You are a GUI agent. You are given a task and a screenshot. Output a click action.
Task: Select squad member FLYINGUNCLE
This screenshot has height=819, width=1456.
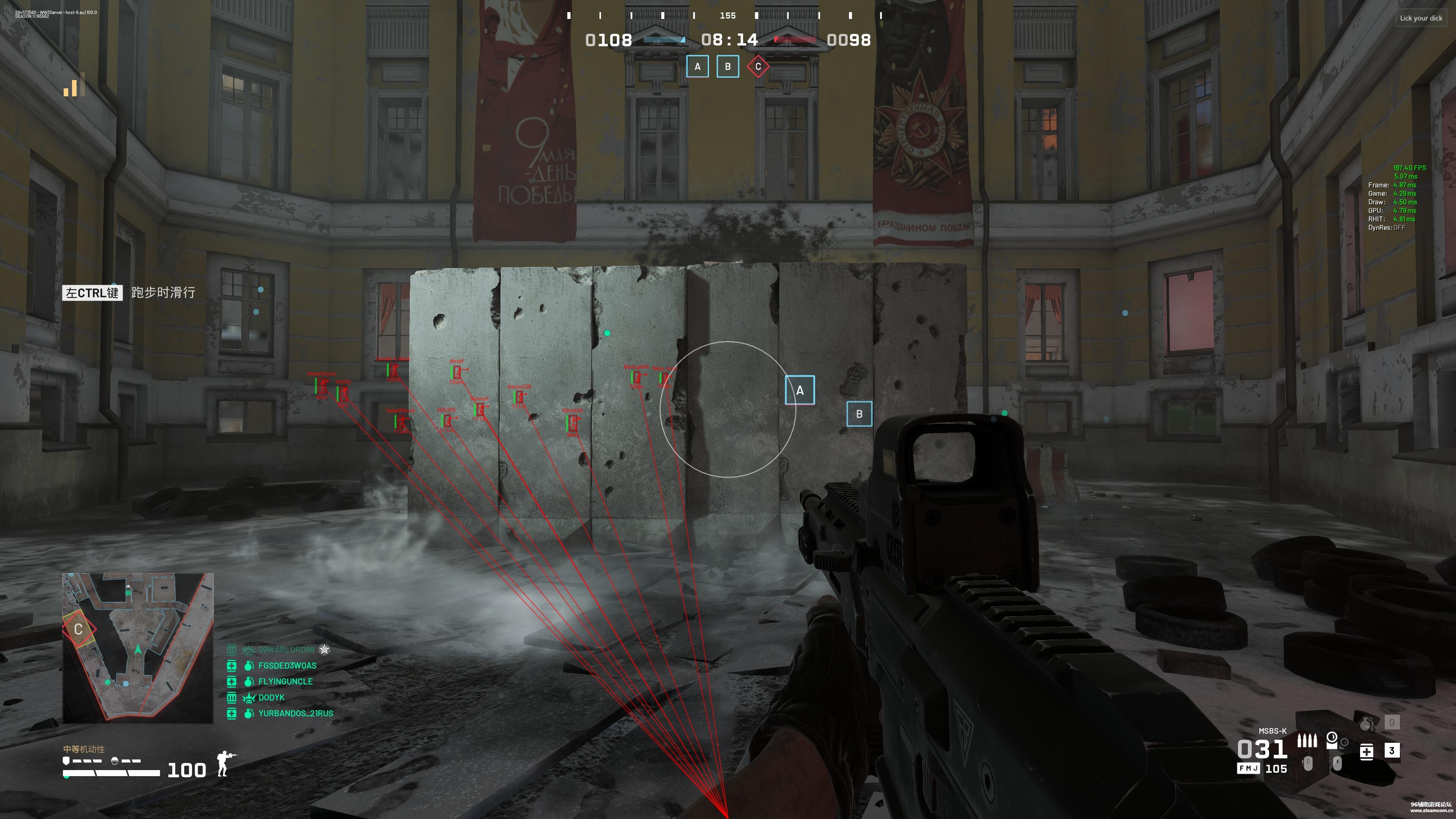click(285, 681)
